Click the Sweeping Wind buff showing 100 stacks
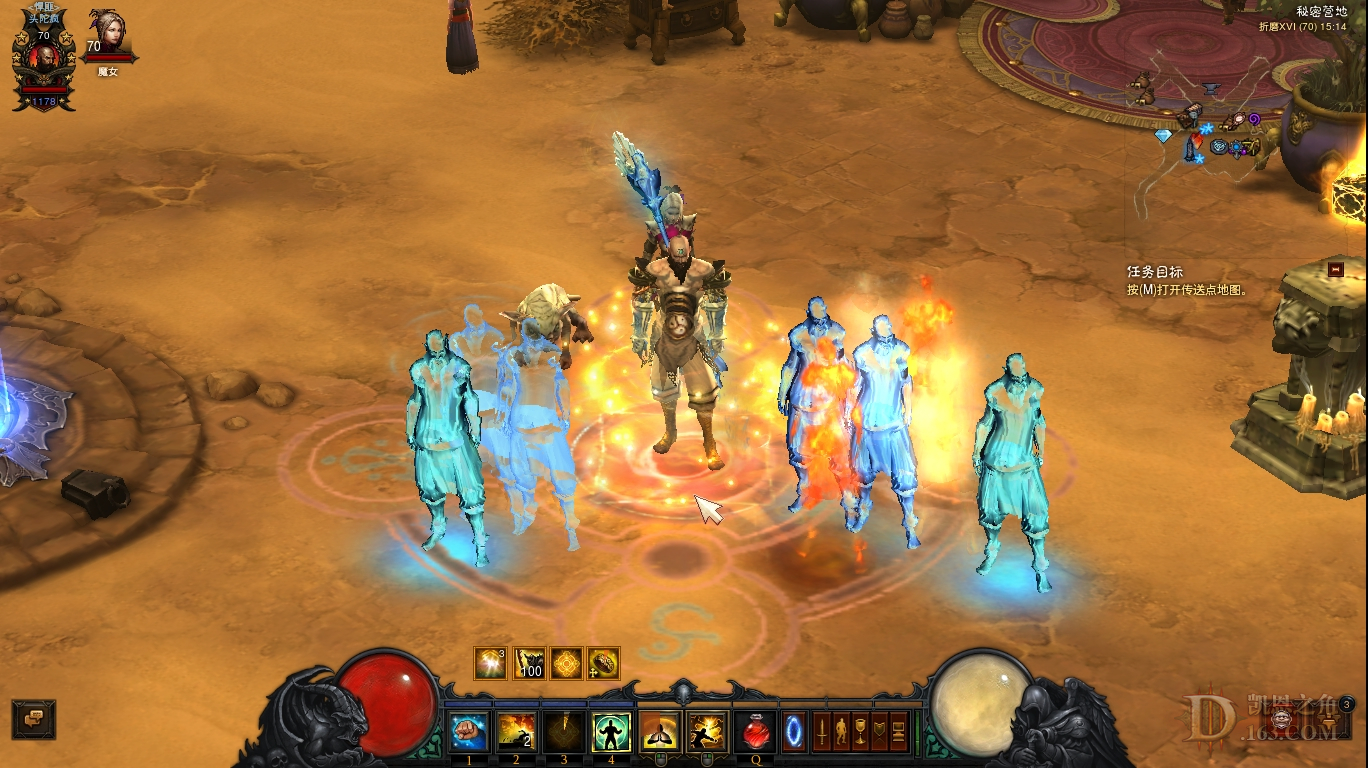This screenshot has height=768, width=1368. 529,662
